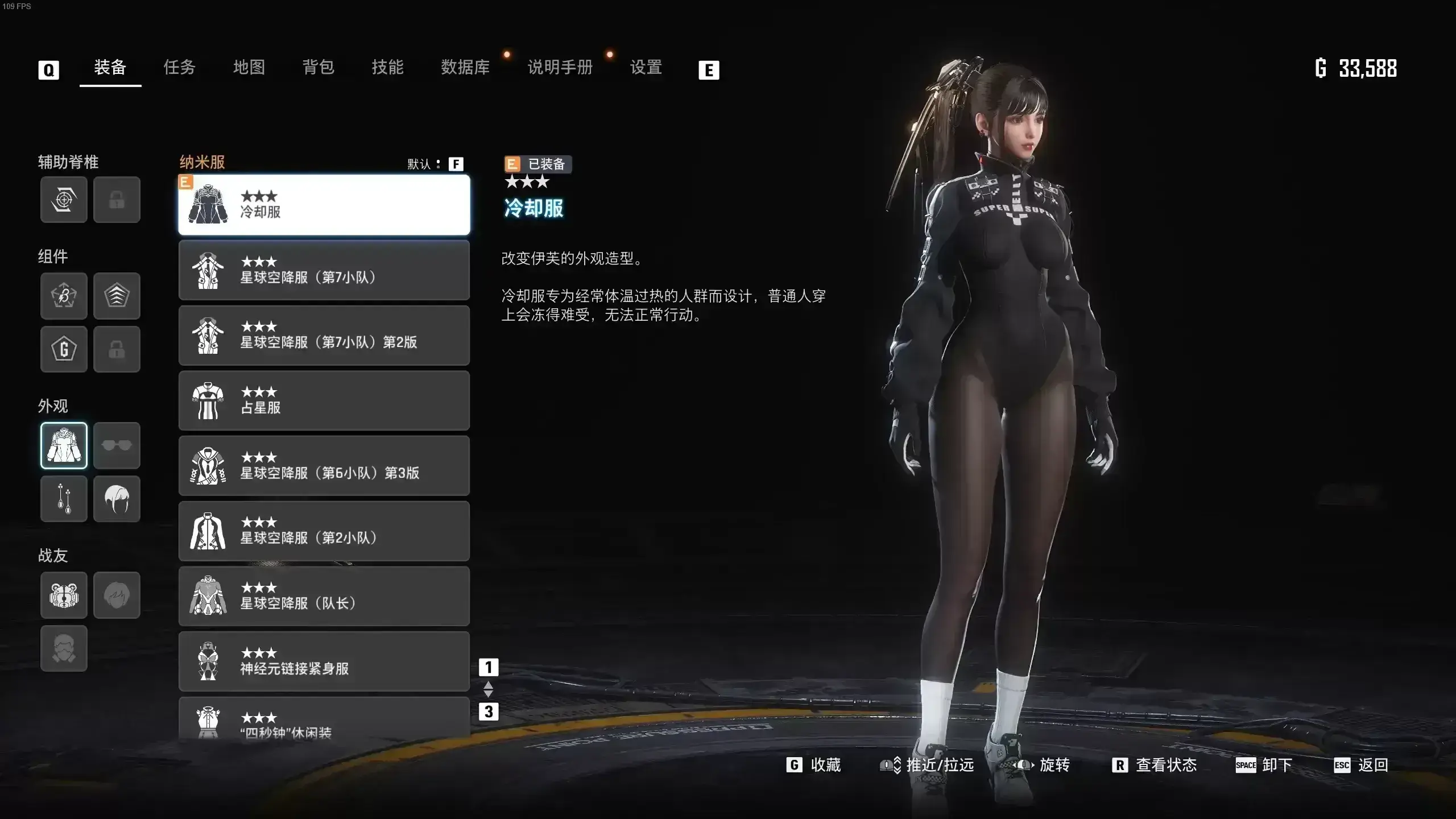Image resolution: width=1456 pixels, height=819 pixels.
Task: Open the bear-head companion slot
Action: point(64,595)
